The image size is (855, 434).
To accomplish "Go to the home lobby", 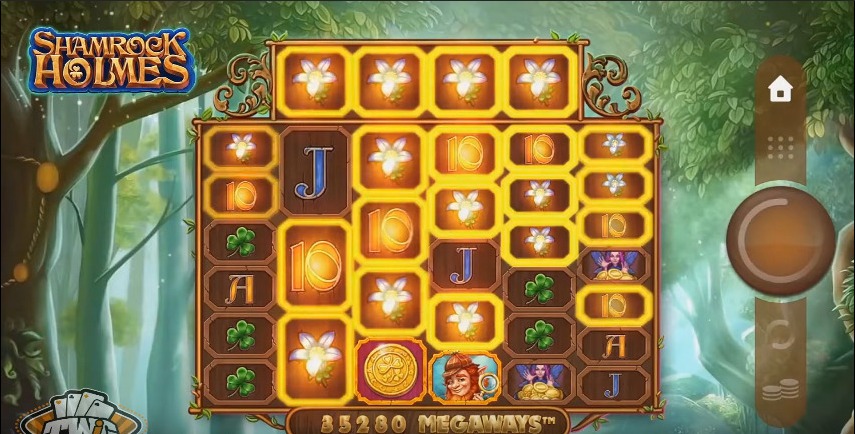I will point(780,89).
